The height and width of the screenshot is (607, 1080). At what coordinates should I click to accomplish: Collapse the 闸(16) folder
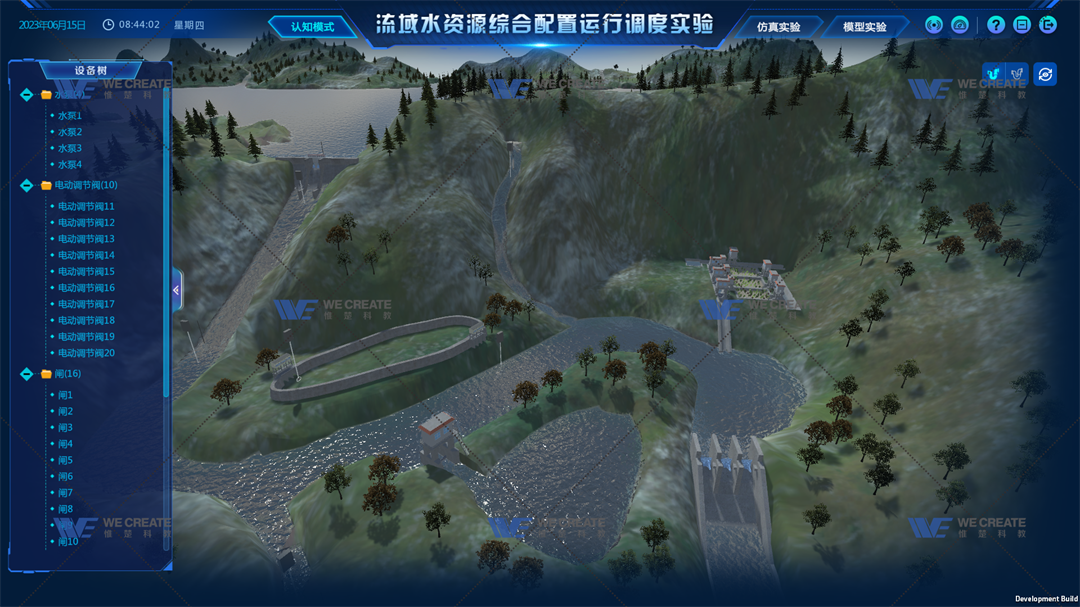(x=27, y=374)
